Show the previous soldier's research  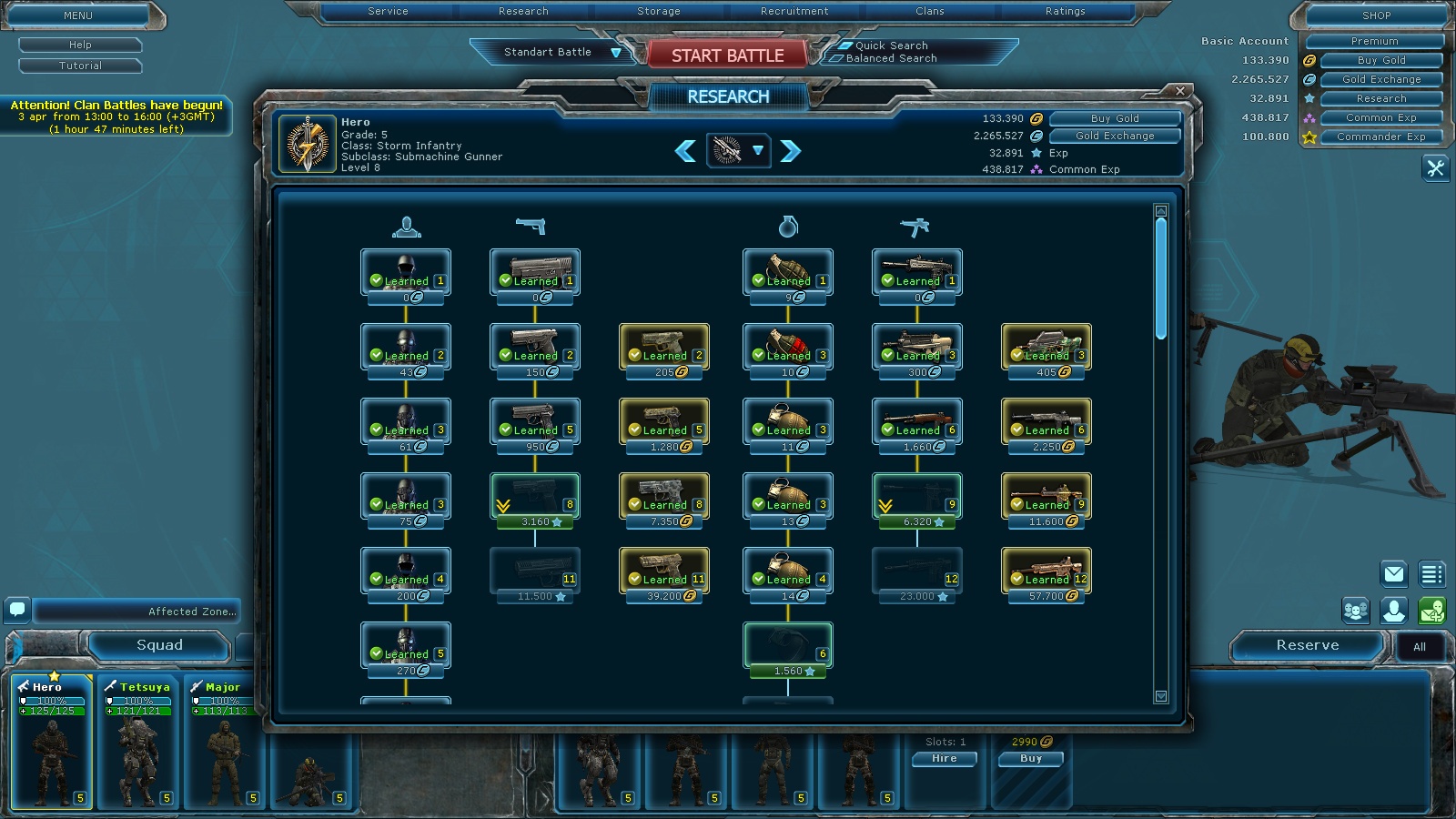click(685, 151)
